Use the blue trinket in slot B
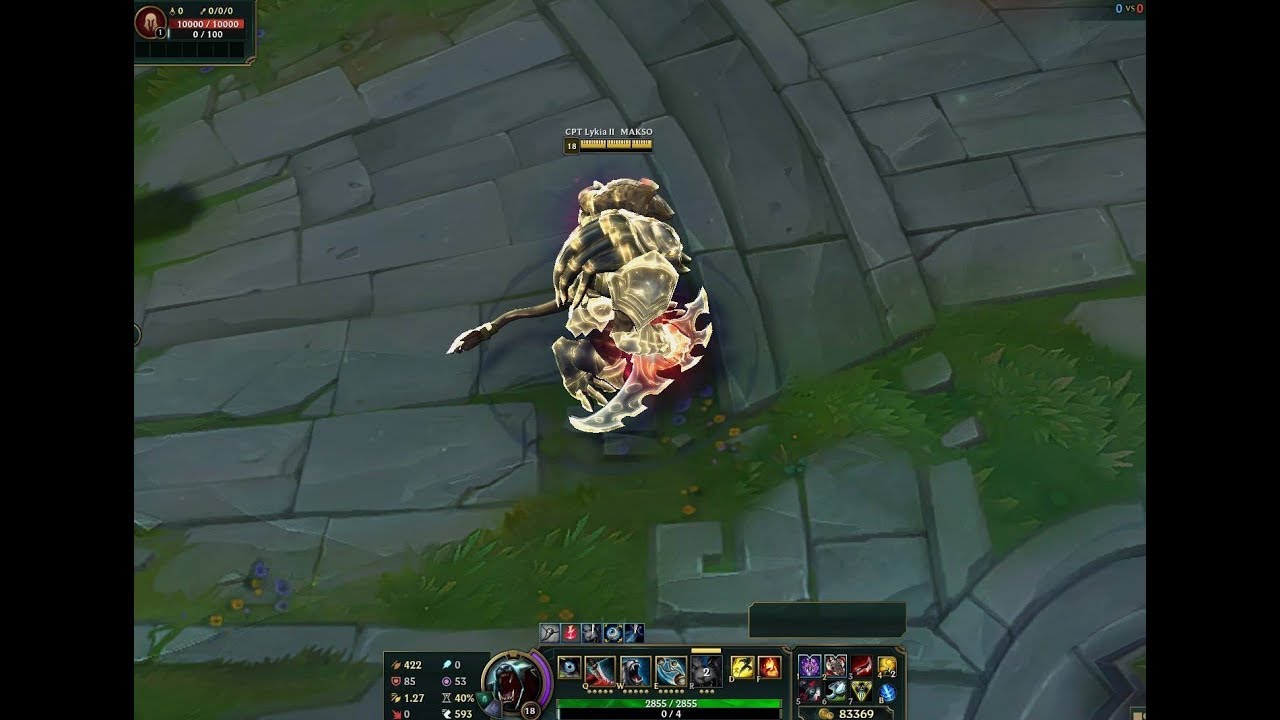Viewport: 1280px width, 720px height. [x=886, y=690]
